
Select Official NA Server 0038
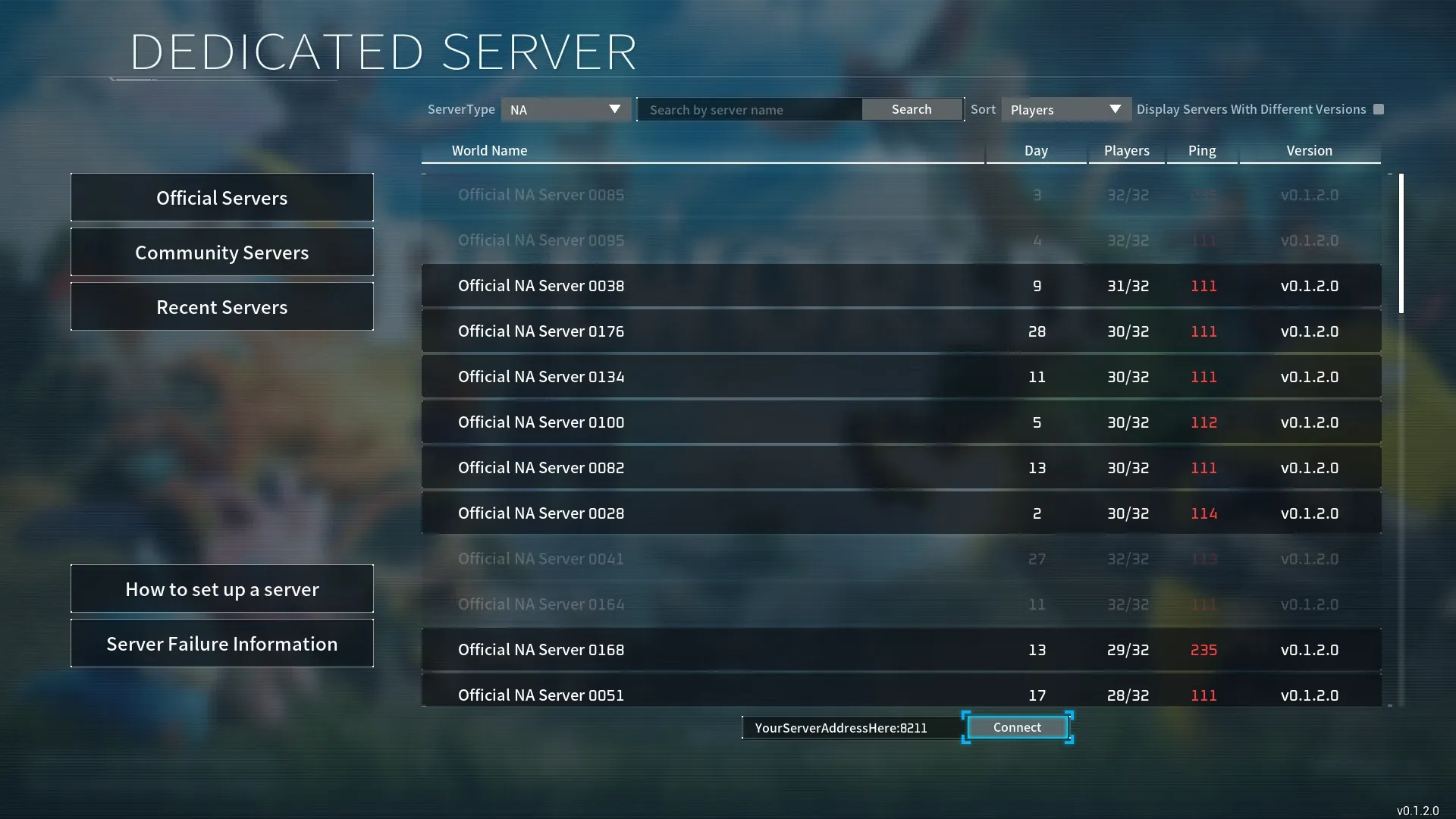758,286
